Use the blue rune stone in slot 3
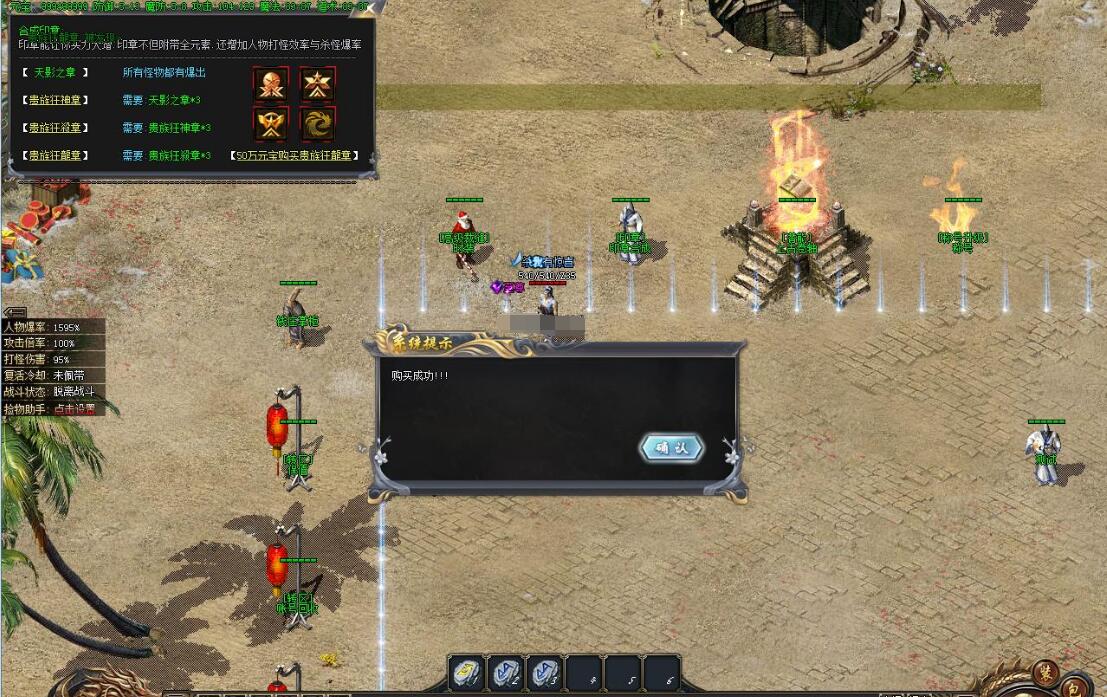The image size is (1107, 697). pyautogui.click(x=544, y=672)
